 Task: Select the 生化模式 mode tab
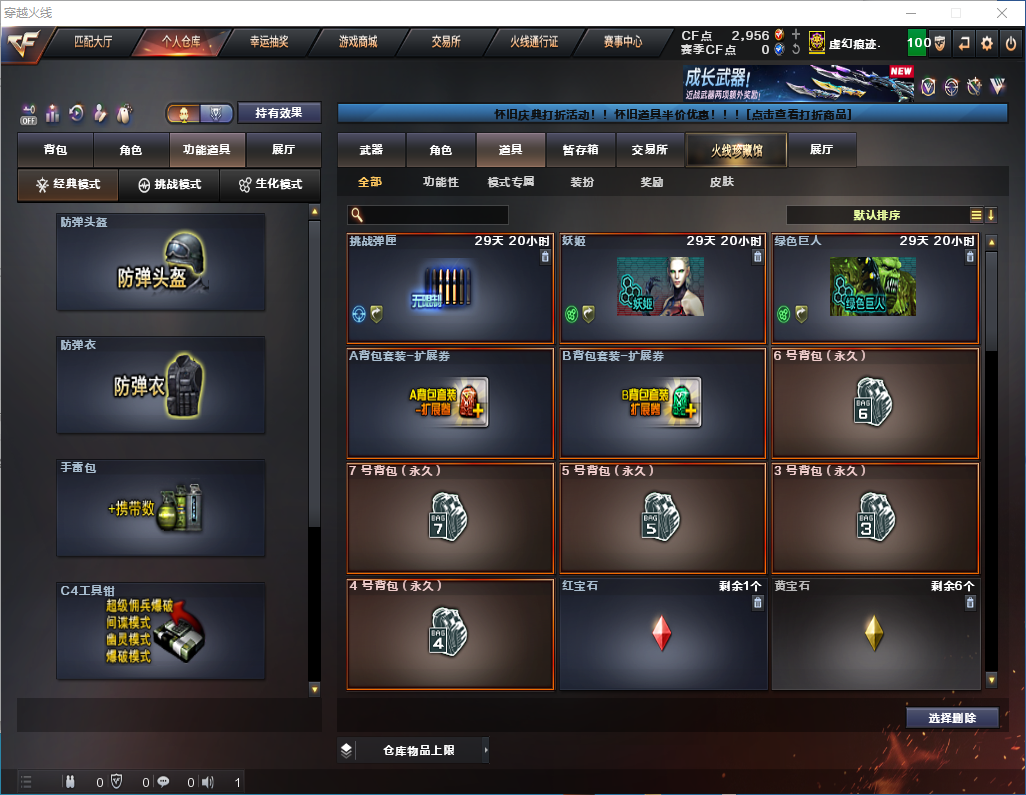click(x=270, y=185)
